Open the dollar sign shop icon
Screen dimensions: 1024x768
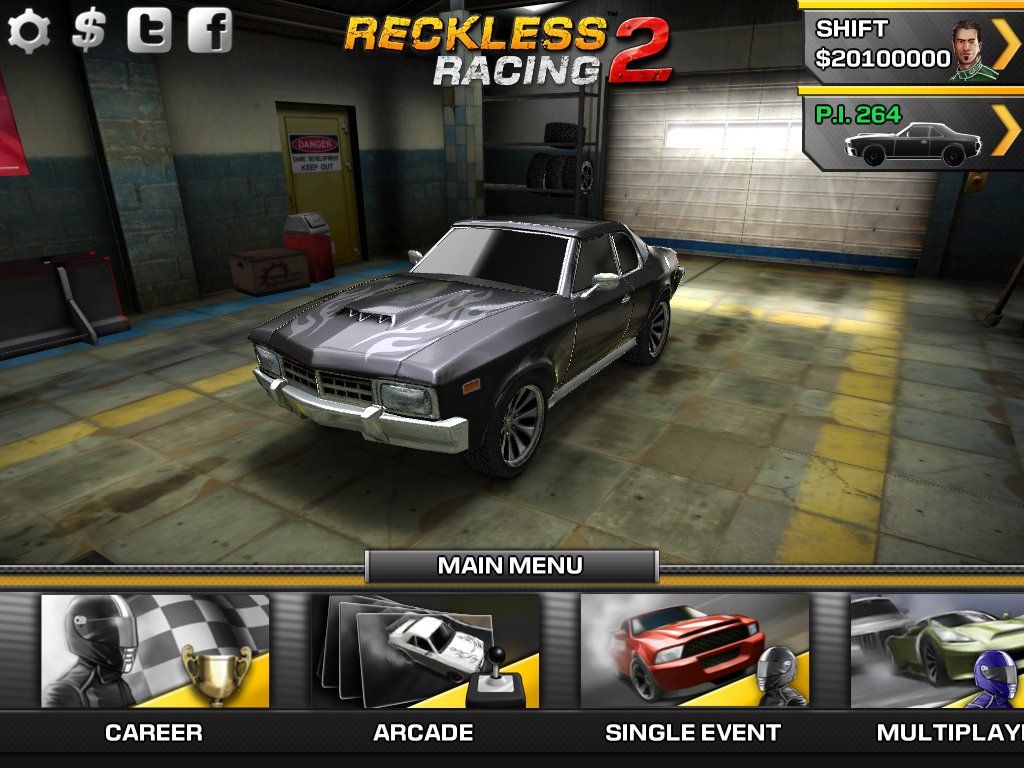89,31
